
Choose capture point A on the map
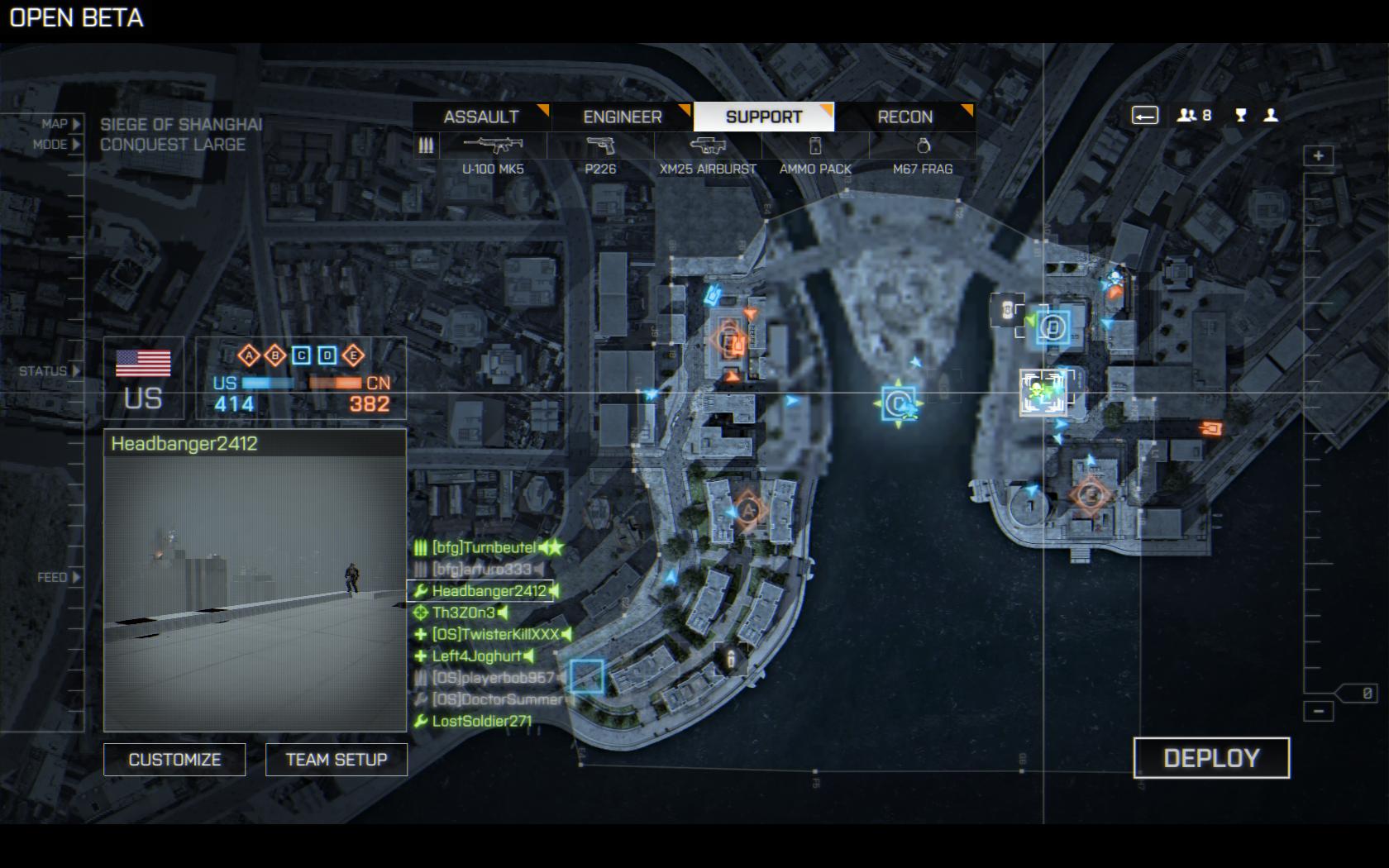[748, 509]
